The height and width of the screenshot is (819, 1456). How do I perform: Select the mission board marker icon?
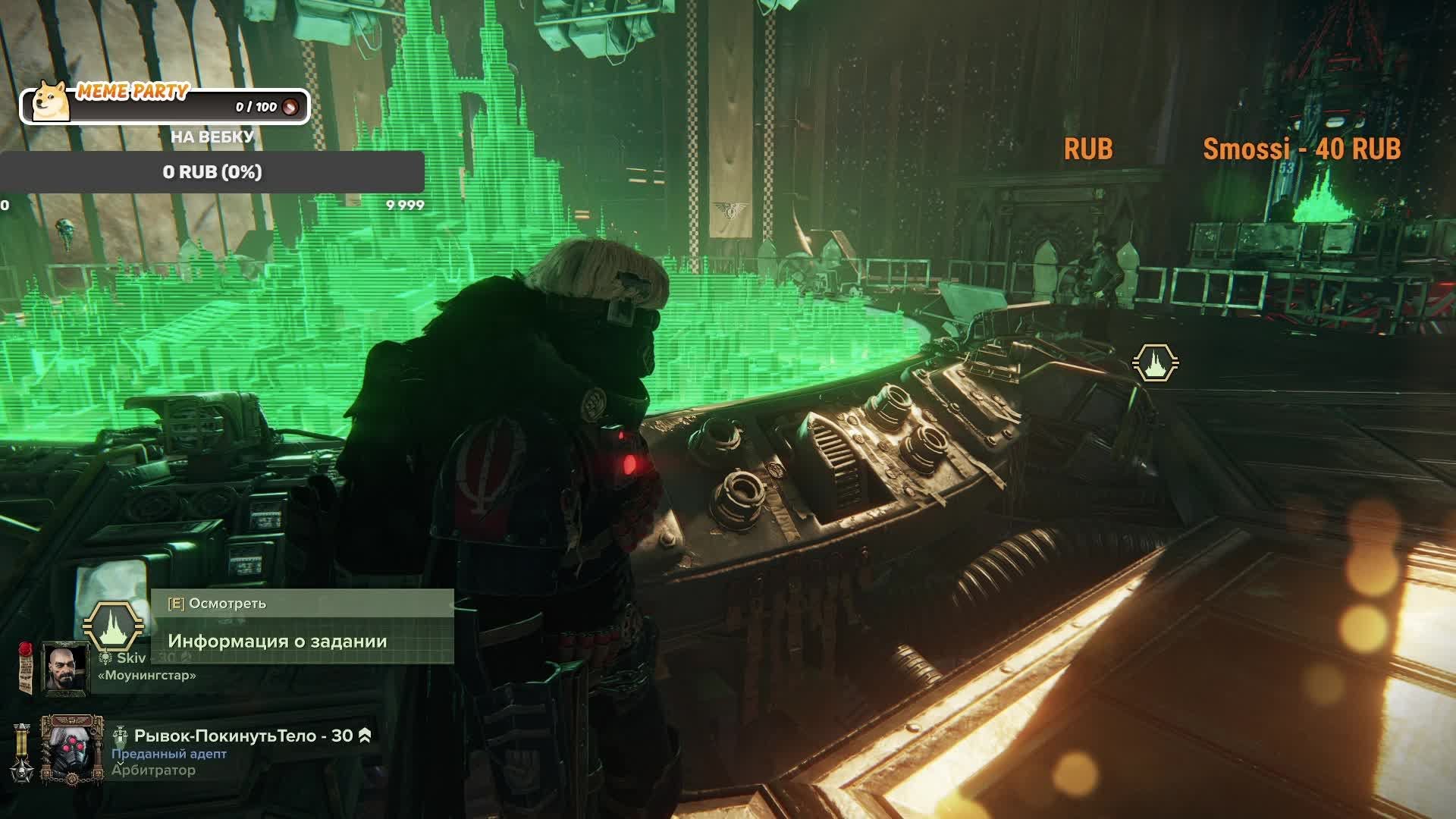pyautogui.click(x=1155, y=362)
